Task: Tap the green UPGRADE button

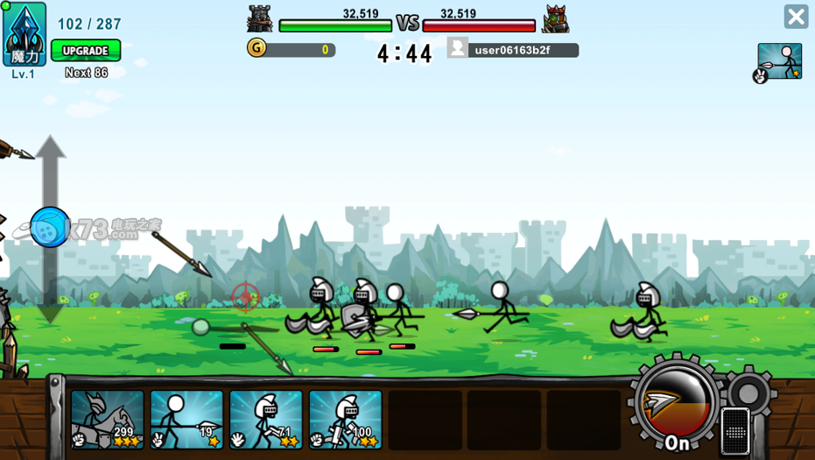Action: tap(86, 50)
